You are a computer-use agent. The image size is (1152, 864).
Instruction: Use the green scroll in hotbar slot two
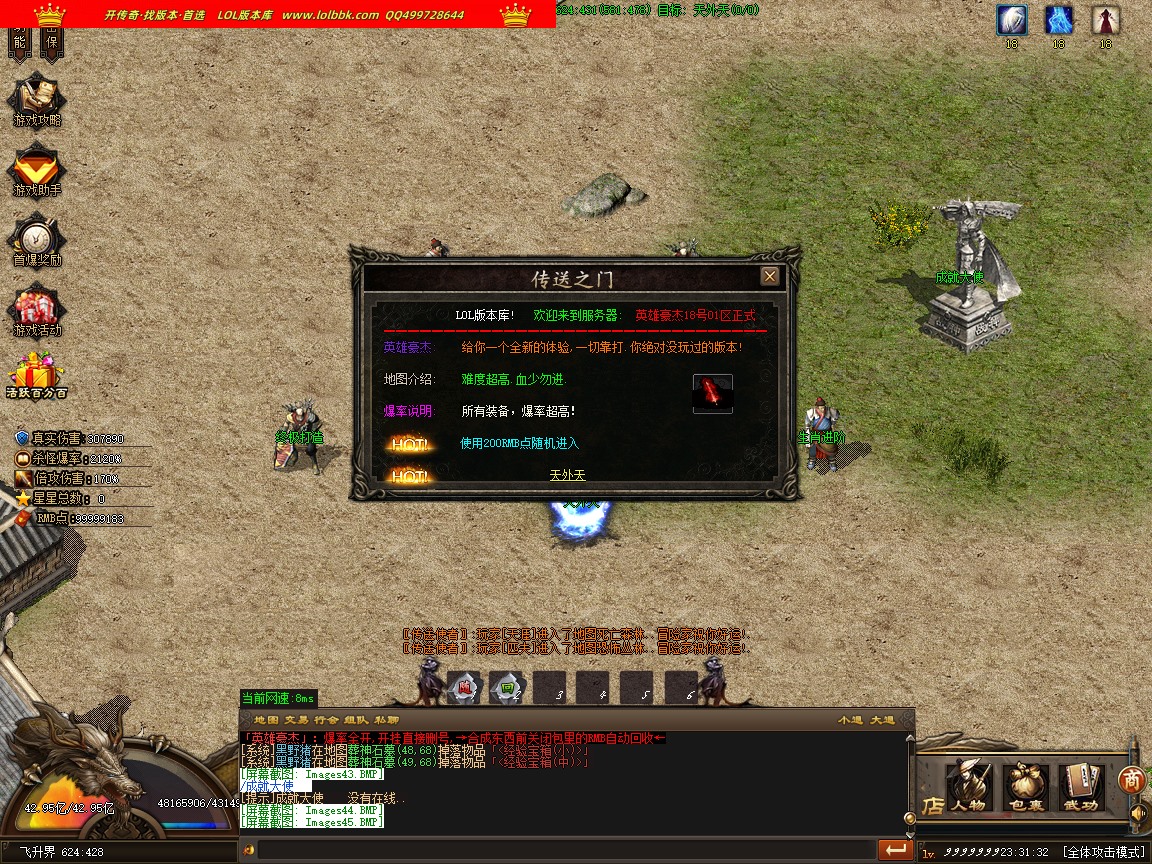click(x=508, y=687)
